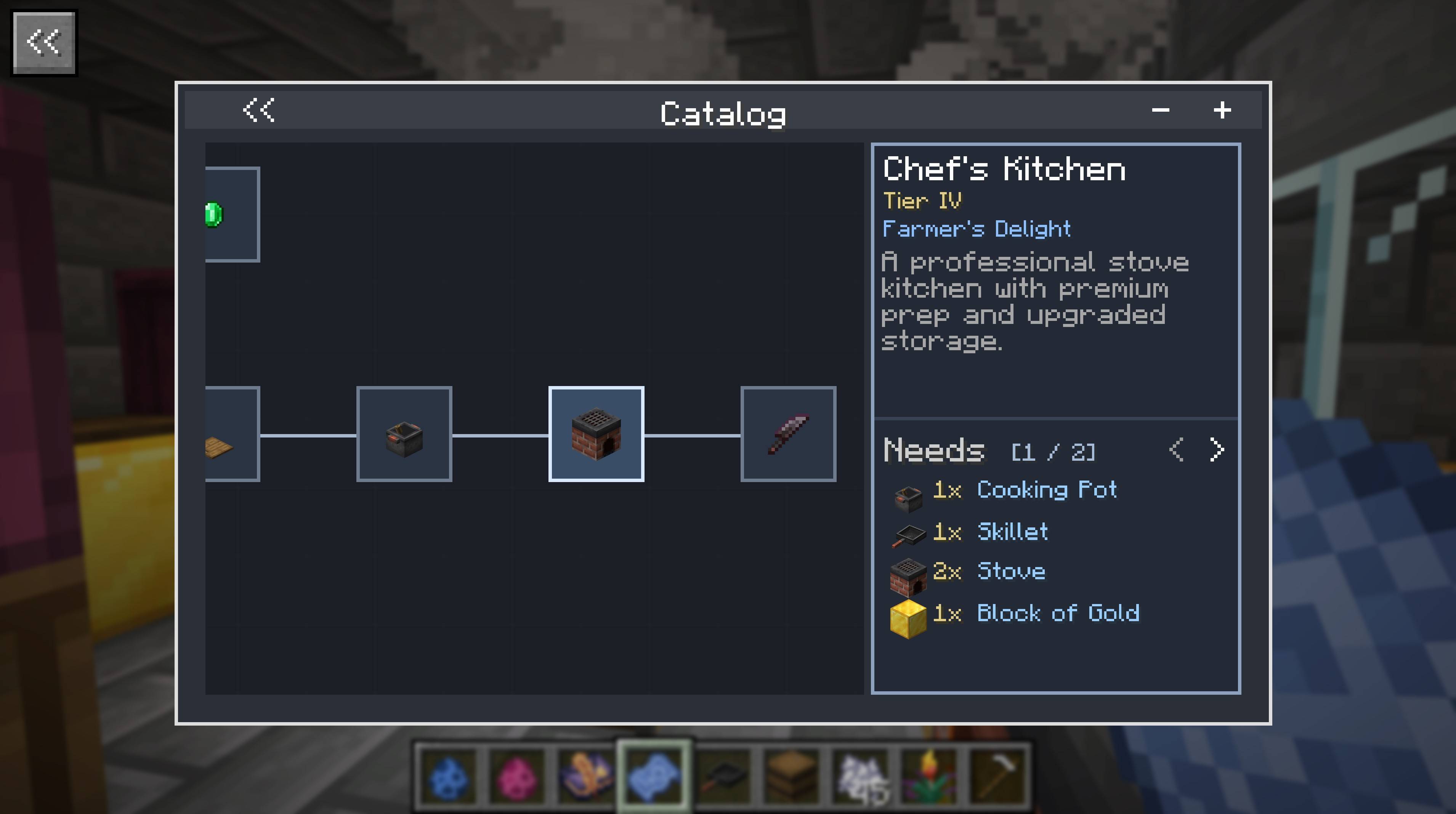Select the brick stove catalog node
Viewport: 1456px width, 814px height.
click(596, 434)
